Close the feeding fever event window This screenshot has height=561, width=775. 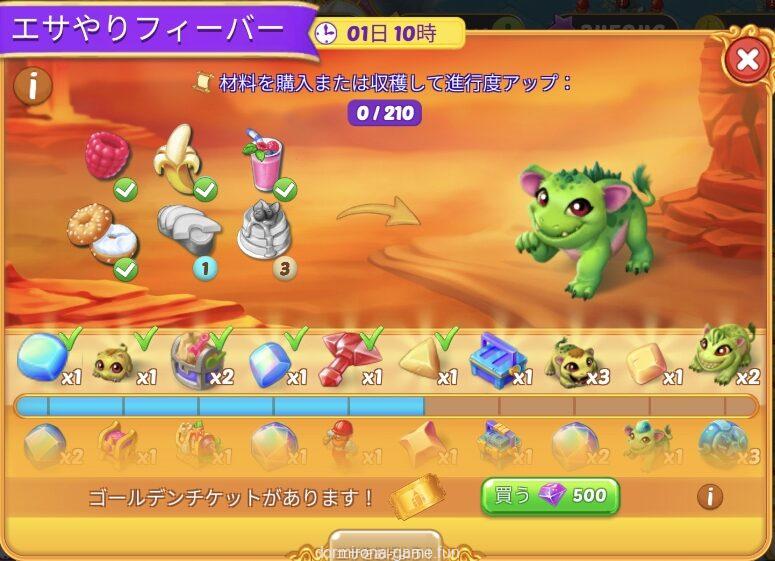(746, 60)
